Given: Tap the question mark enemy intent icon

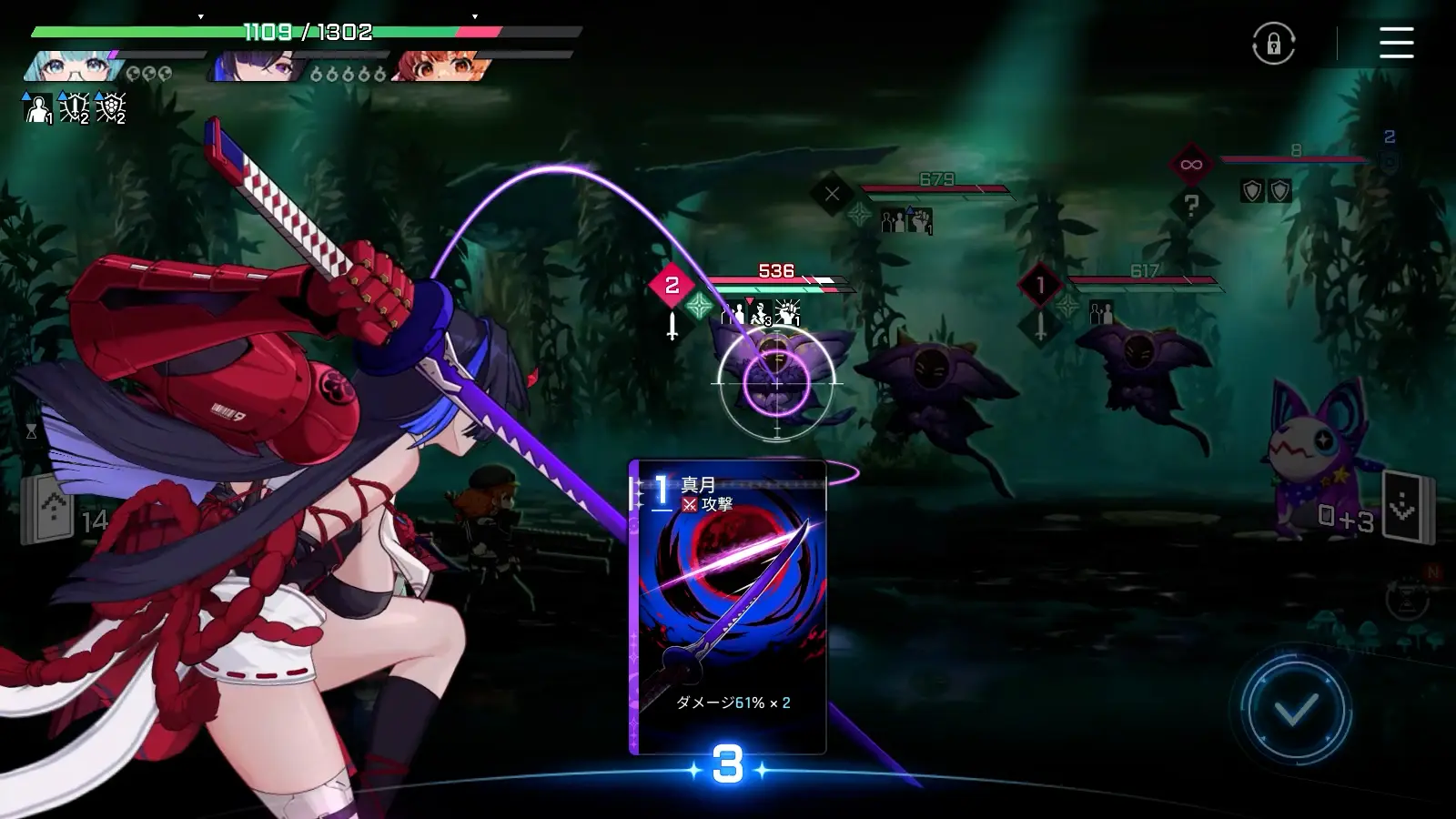Looking at the screenshot, I should point(1191,206).
